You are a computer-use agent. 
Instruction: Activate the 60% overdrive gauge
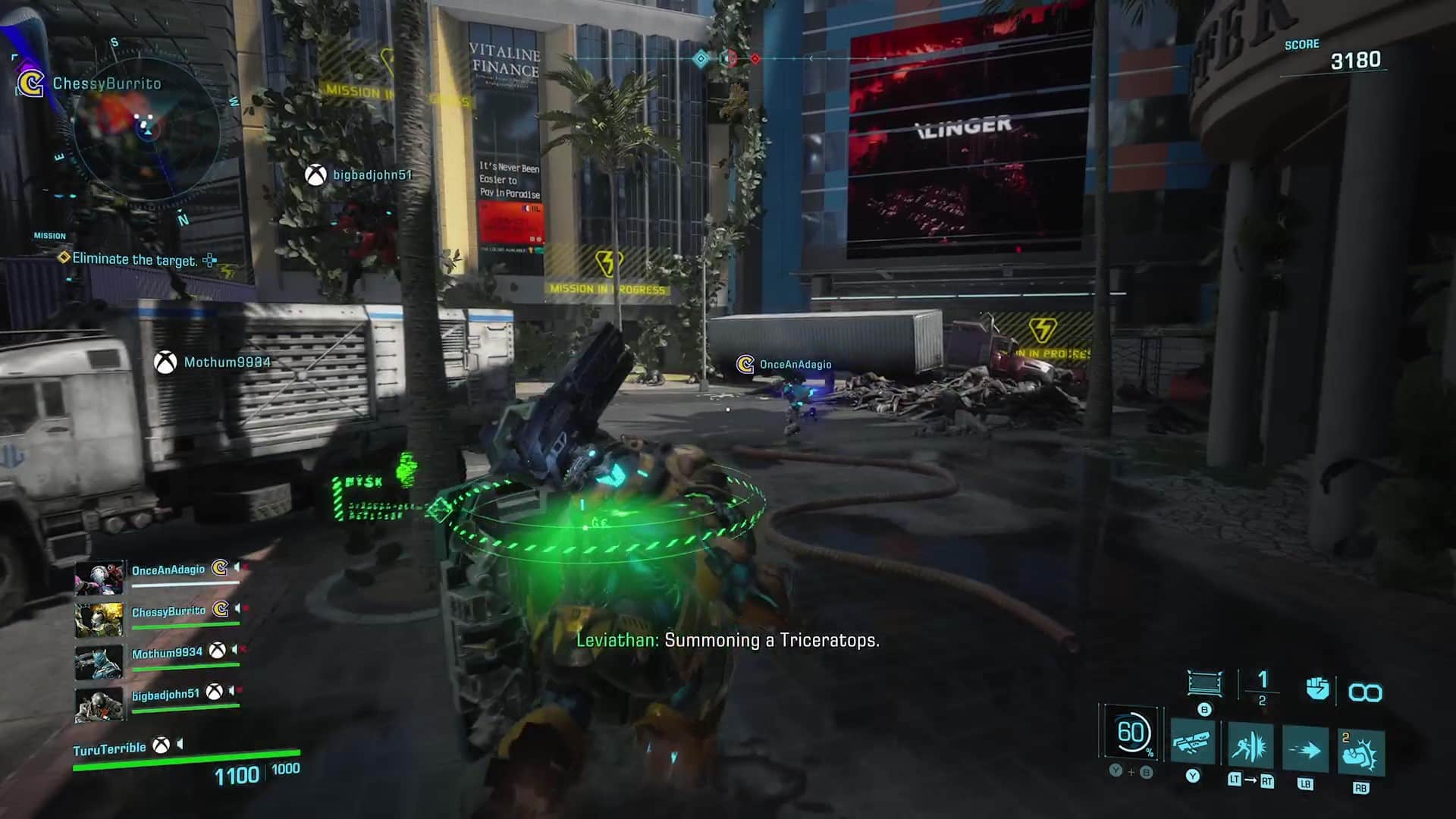[x=1131, y=733]
